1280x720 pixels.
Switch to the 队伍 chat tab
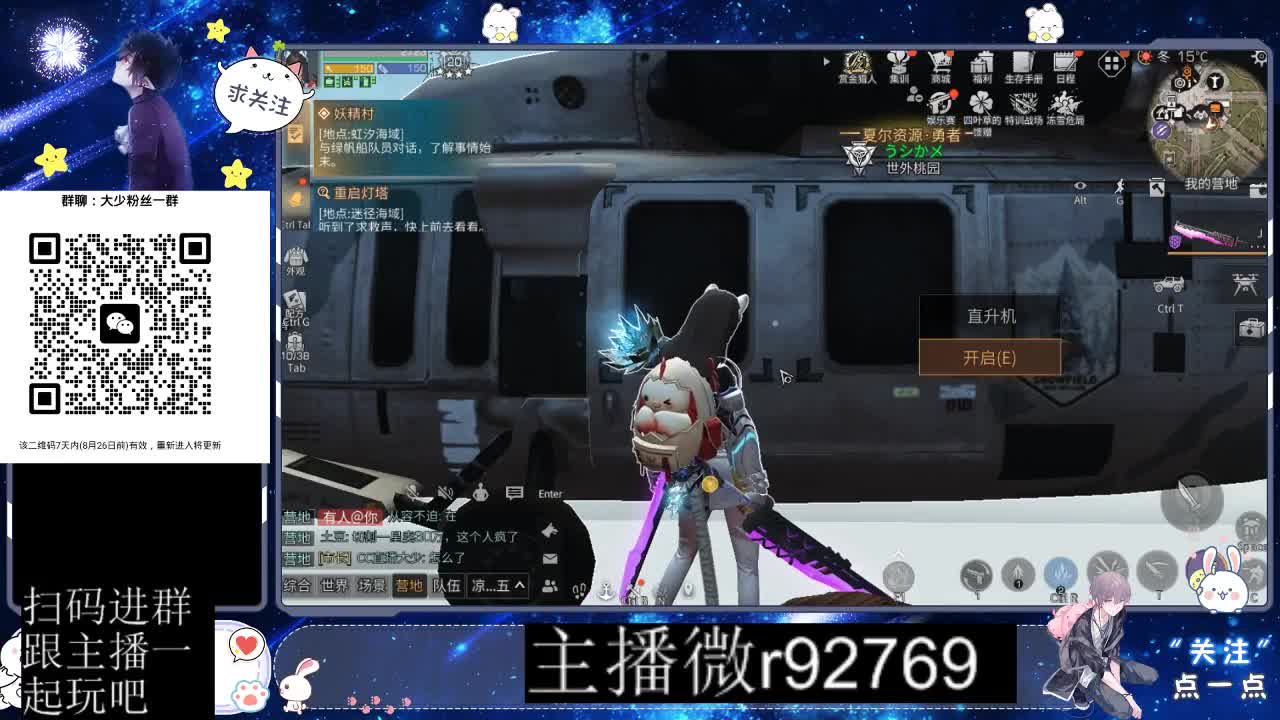[446, 586]
